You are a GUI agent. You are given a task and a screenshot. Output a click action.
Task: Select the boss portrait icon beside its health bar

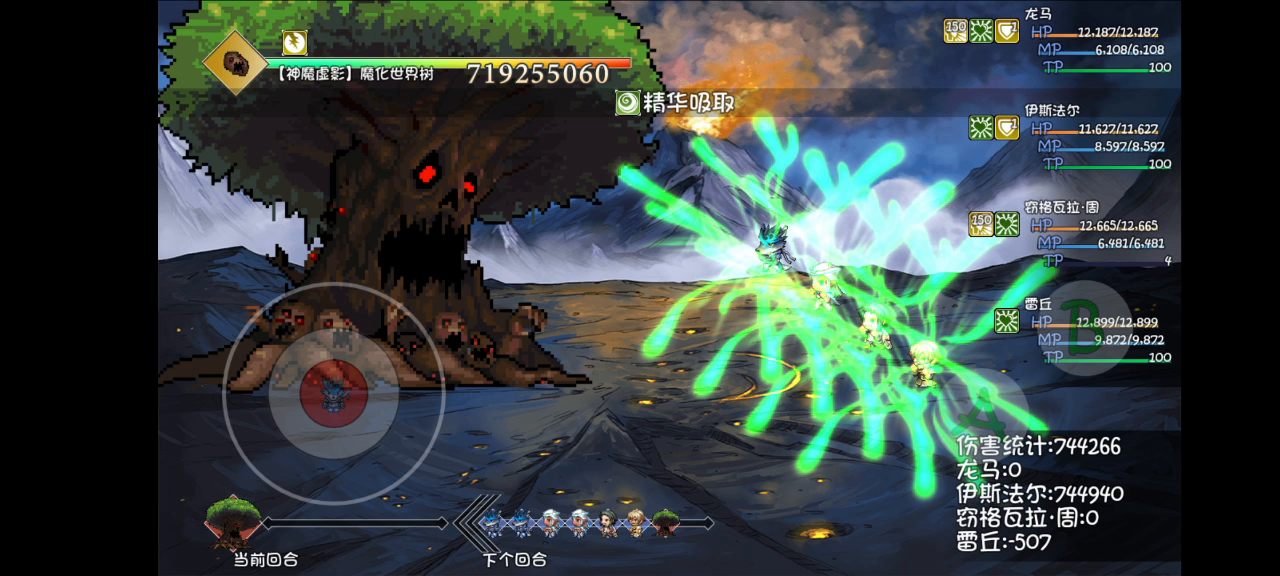click(235, 62)
